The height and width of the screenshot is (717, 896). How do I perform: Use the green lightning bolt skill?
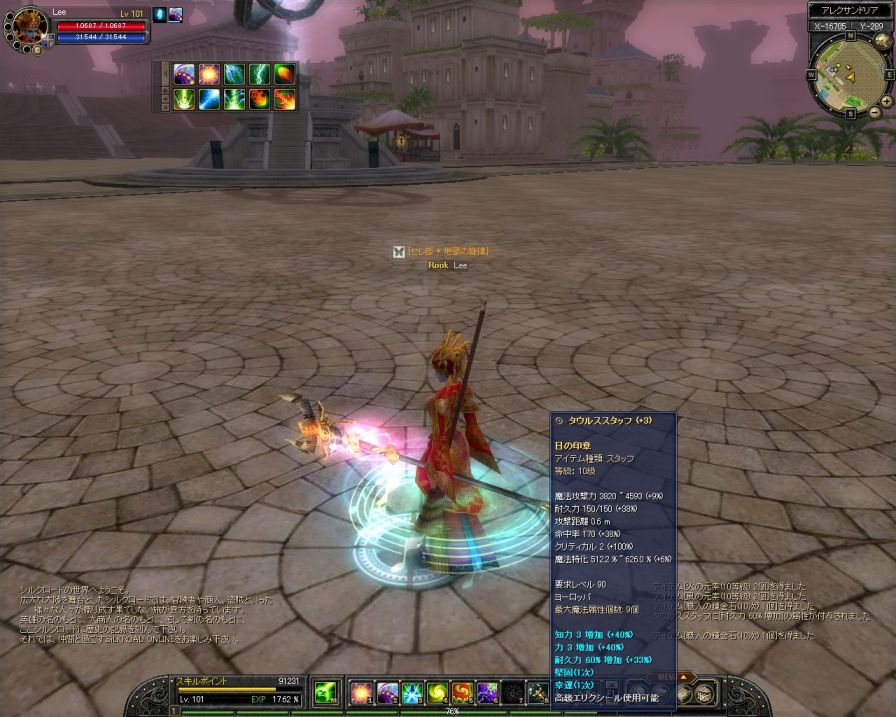tap(259, 74)
